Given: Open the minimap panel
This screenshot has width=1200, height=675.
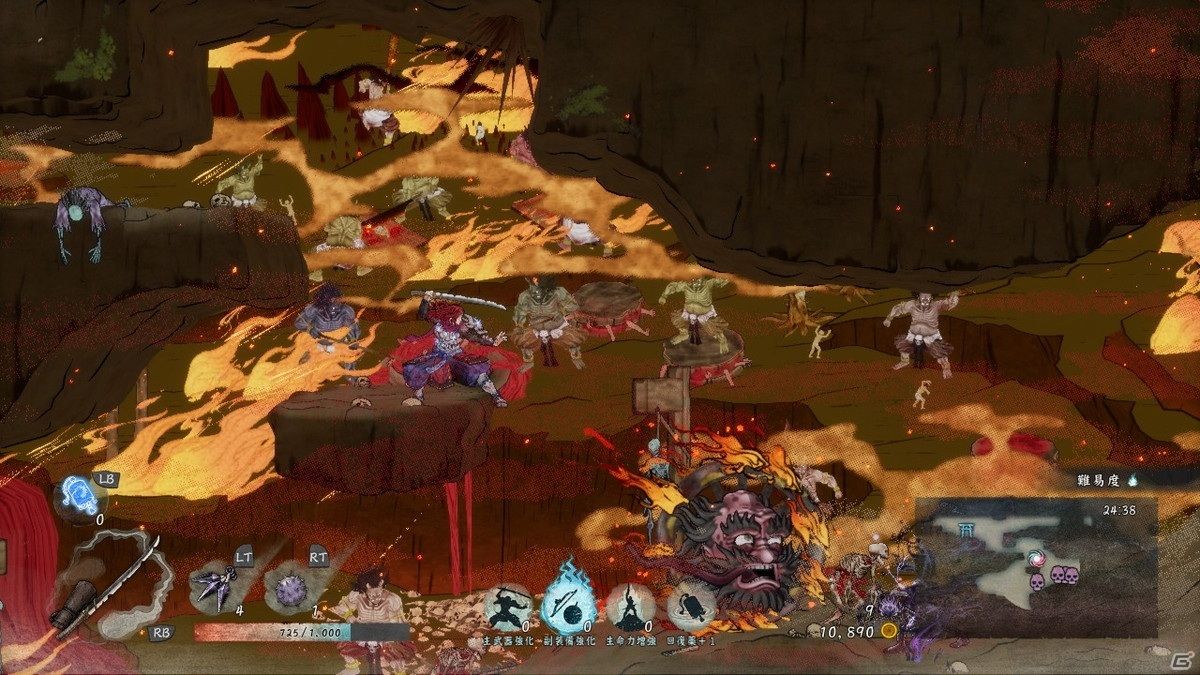Looking at the screenshot, I should tap(1035, 567).
